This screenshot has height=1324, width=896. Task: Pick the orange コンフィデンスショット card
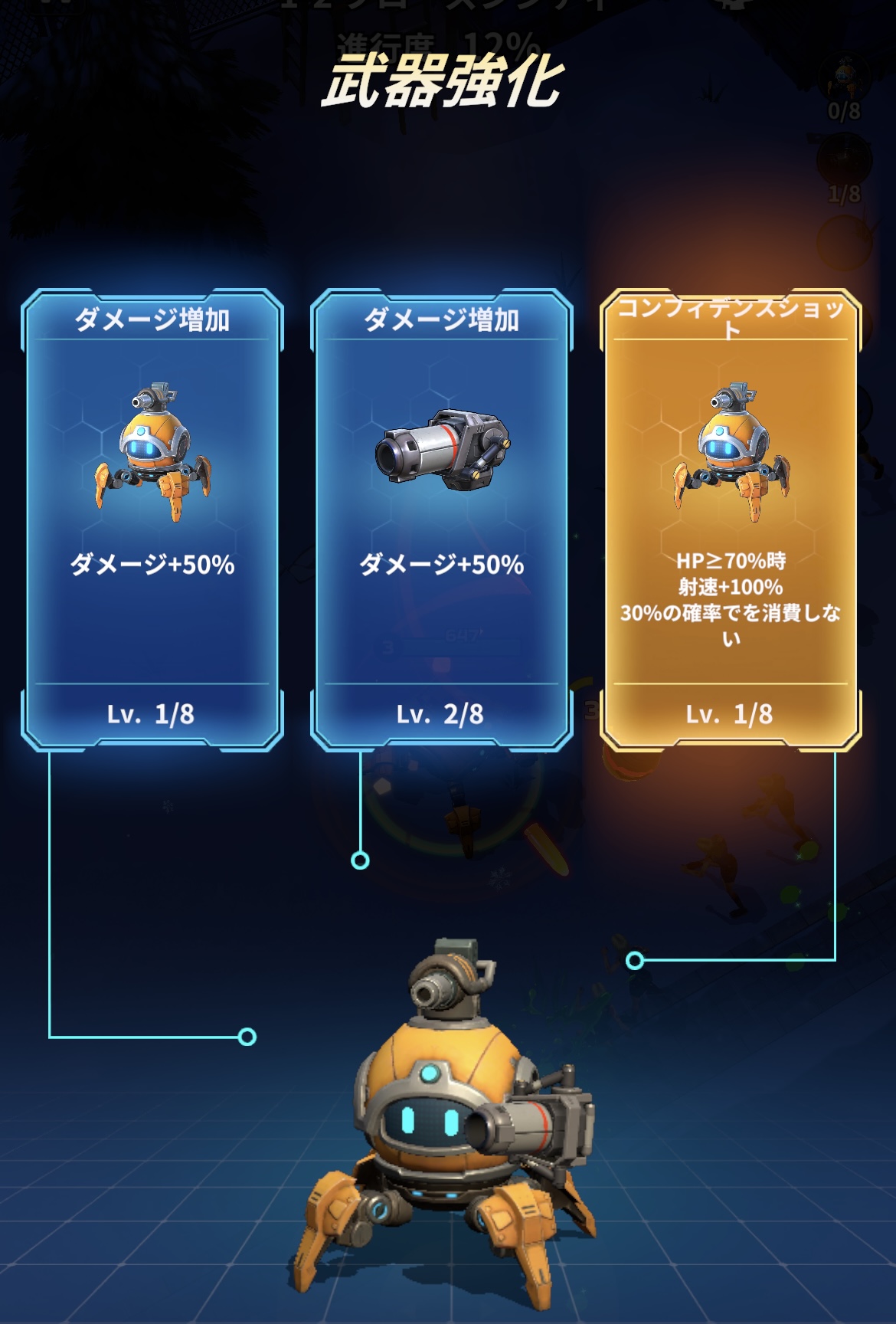click(x=731, y=519)
